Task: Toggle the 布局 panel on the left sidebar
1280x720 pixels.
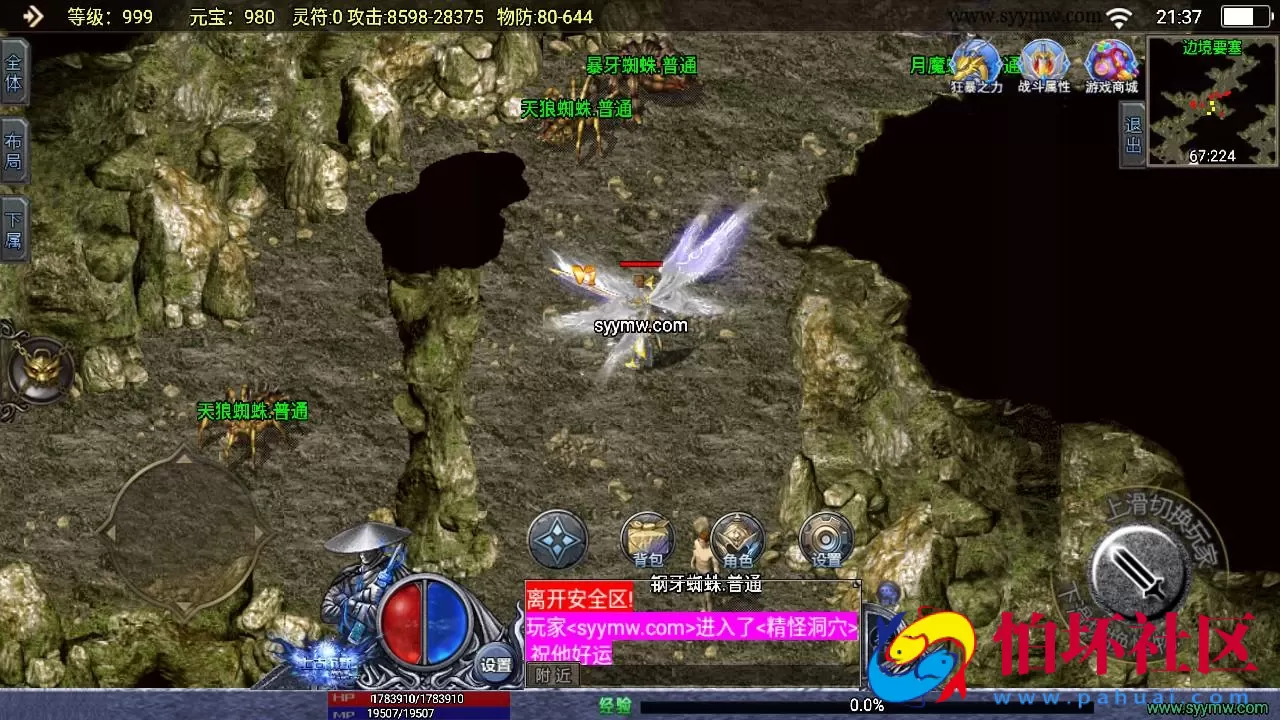Action: click(14, 148)
